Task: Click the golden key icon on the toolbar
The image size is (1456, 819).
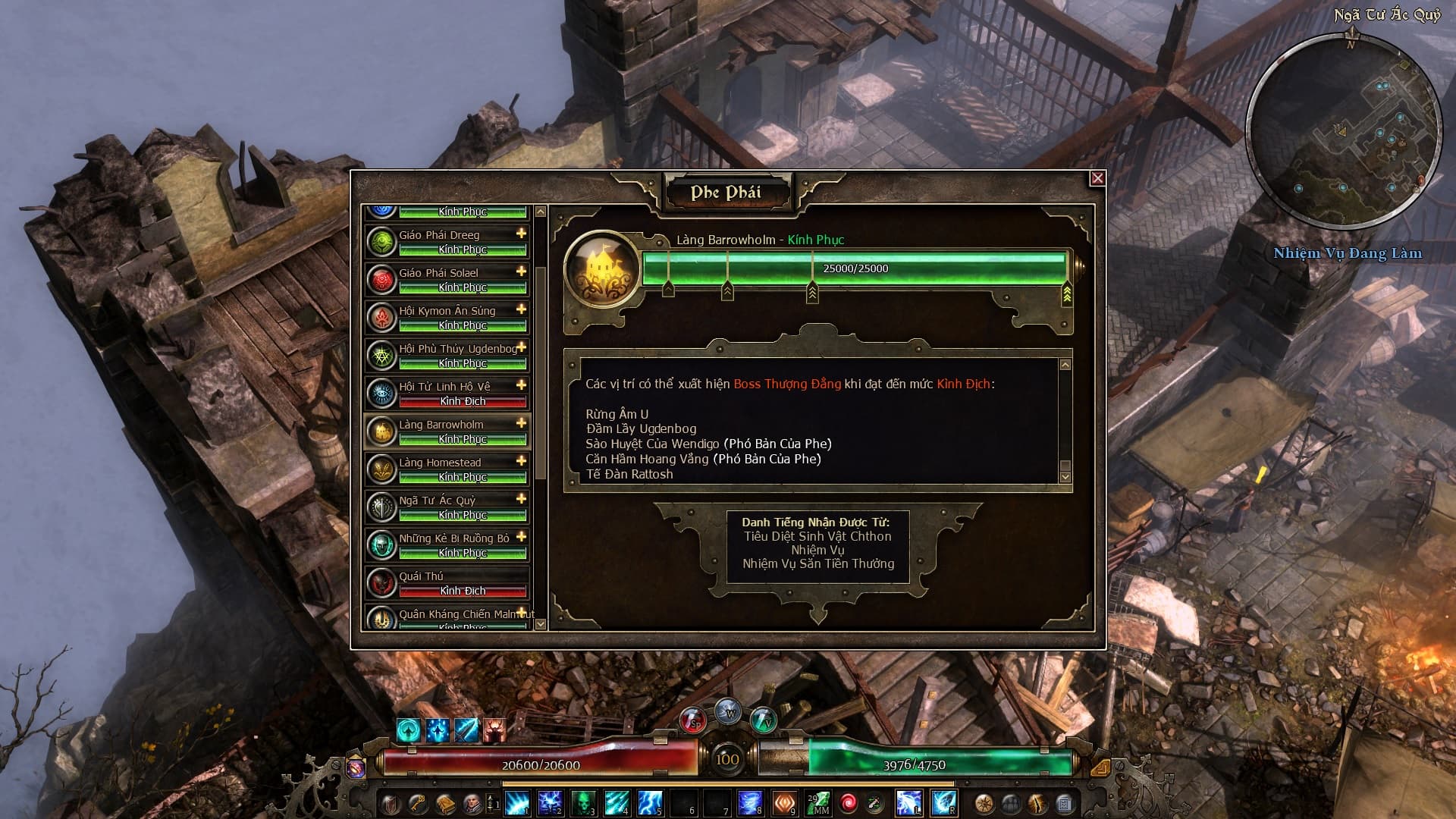Action: (417, 803)
